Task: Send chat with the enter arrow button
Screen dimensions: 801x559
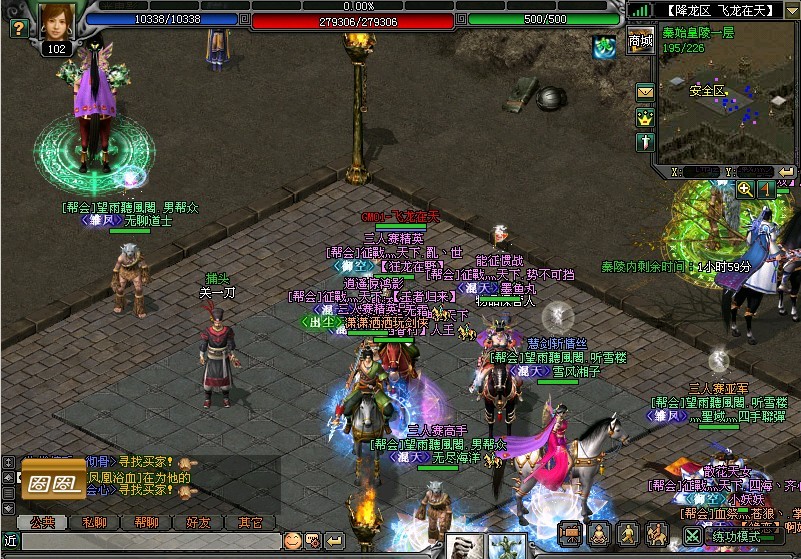Action: pyautogui.click(x=334, y=541)
